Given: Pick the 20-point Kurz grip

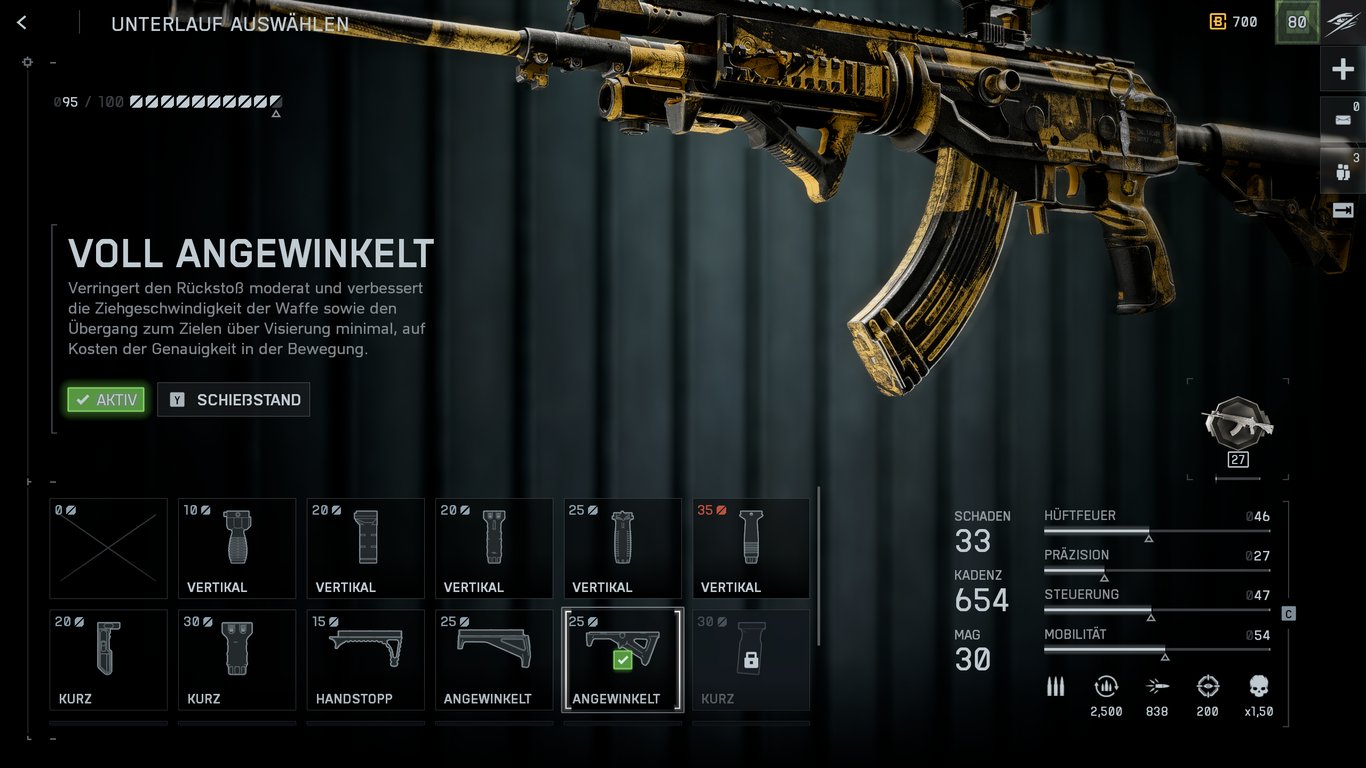Looking at the screenshot, I should 108,659.
